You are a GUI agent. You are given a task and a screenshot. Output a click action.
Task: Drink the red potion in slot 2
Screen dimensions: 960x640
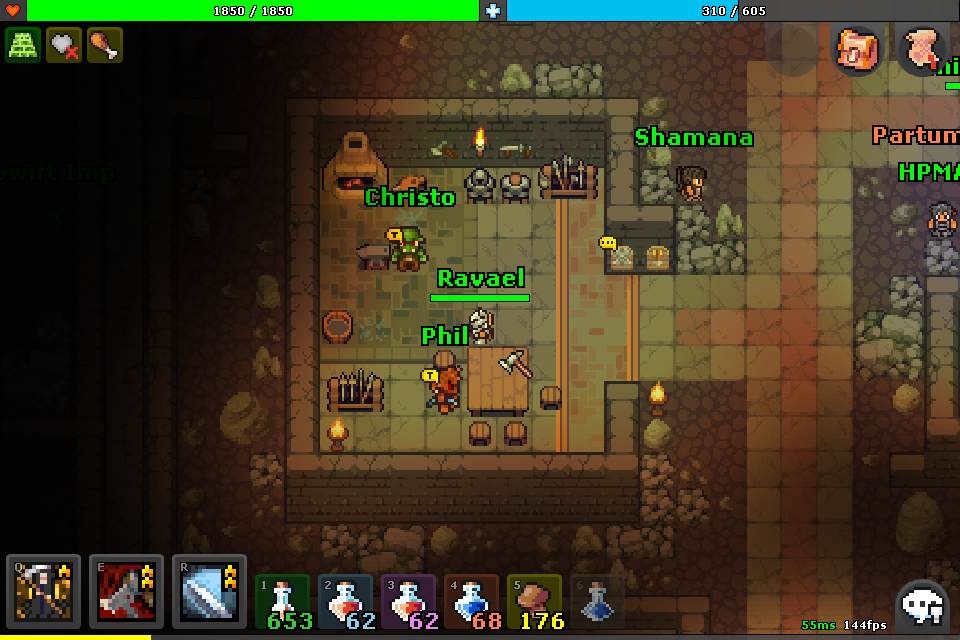tap(346, 602)
